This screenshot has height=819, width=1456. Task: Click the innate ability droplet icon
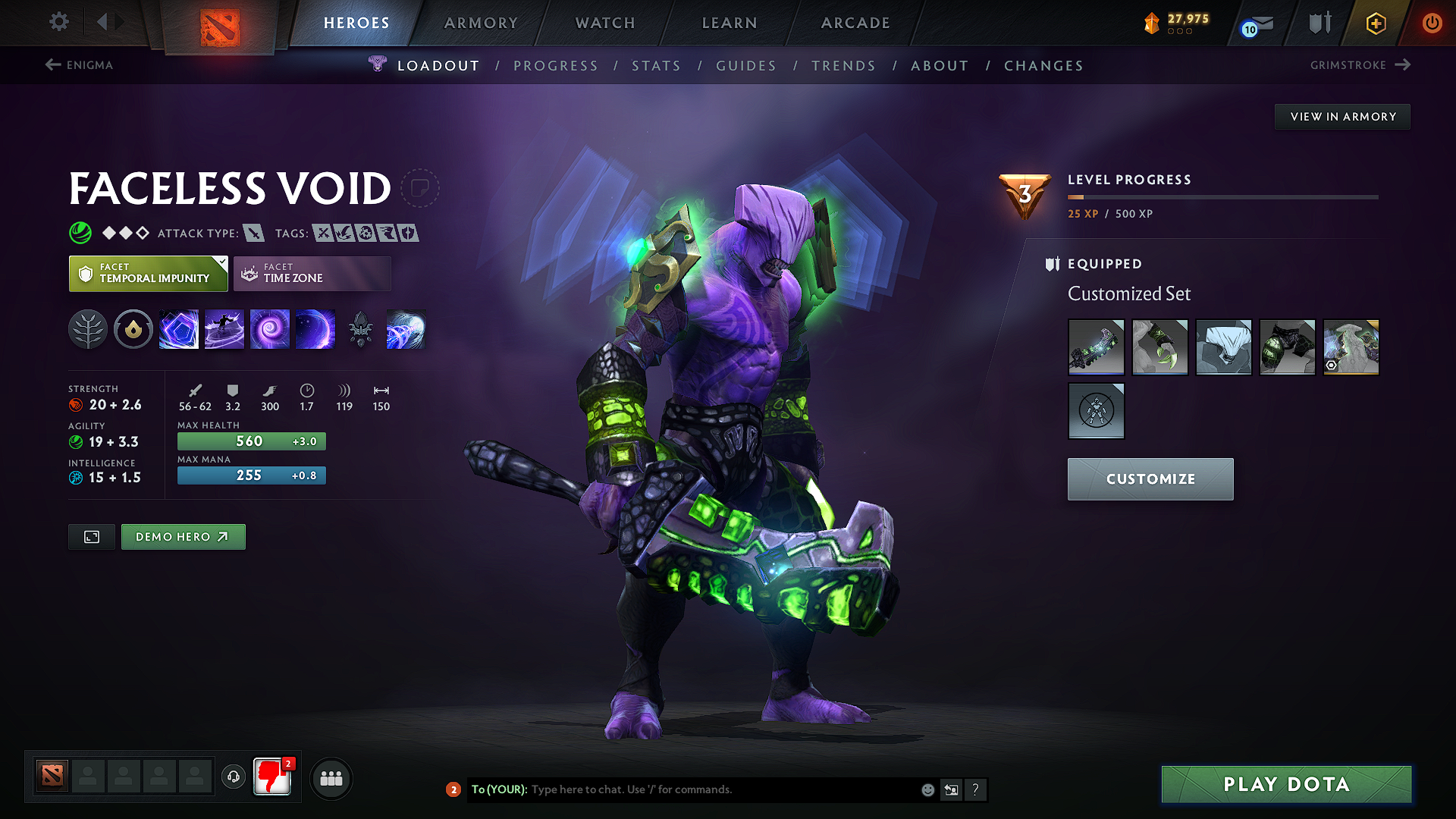click(x=133, y=329)
